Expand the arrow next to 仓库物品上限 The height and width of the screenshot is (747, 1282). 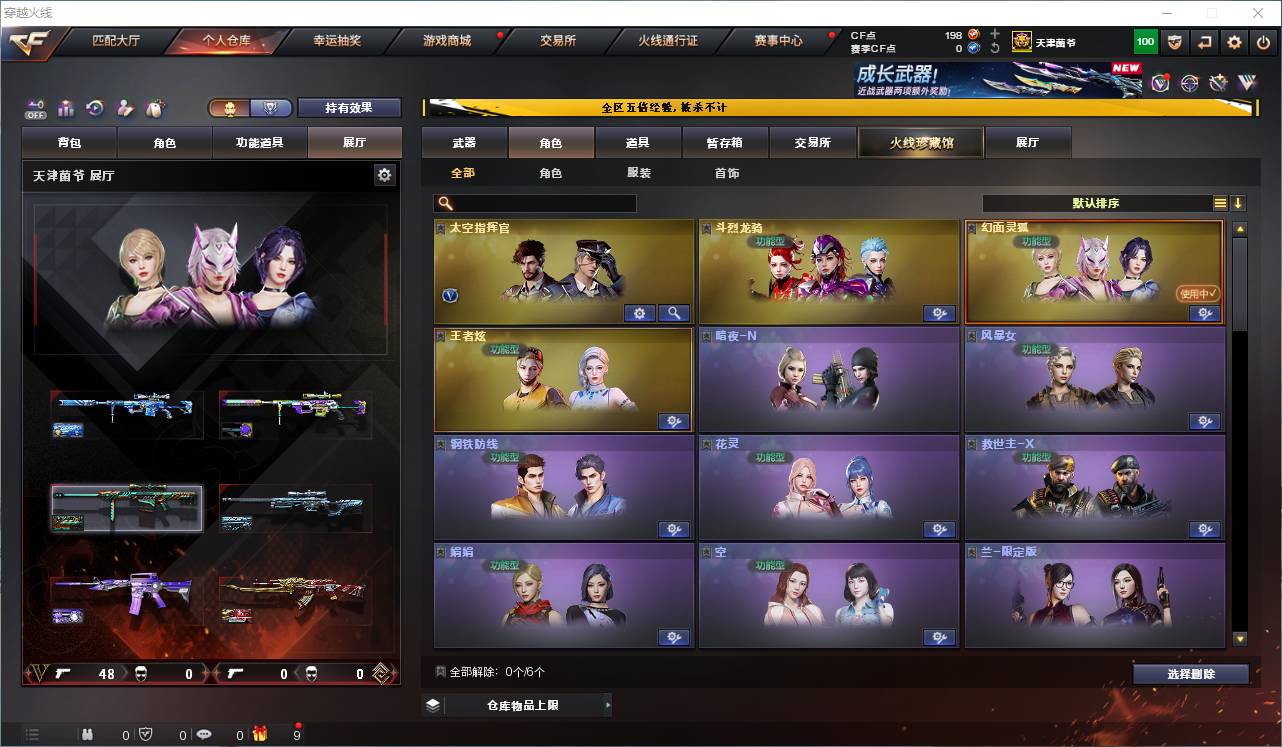coord(609,704)
